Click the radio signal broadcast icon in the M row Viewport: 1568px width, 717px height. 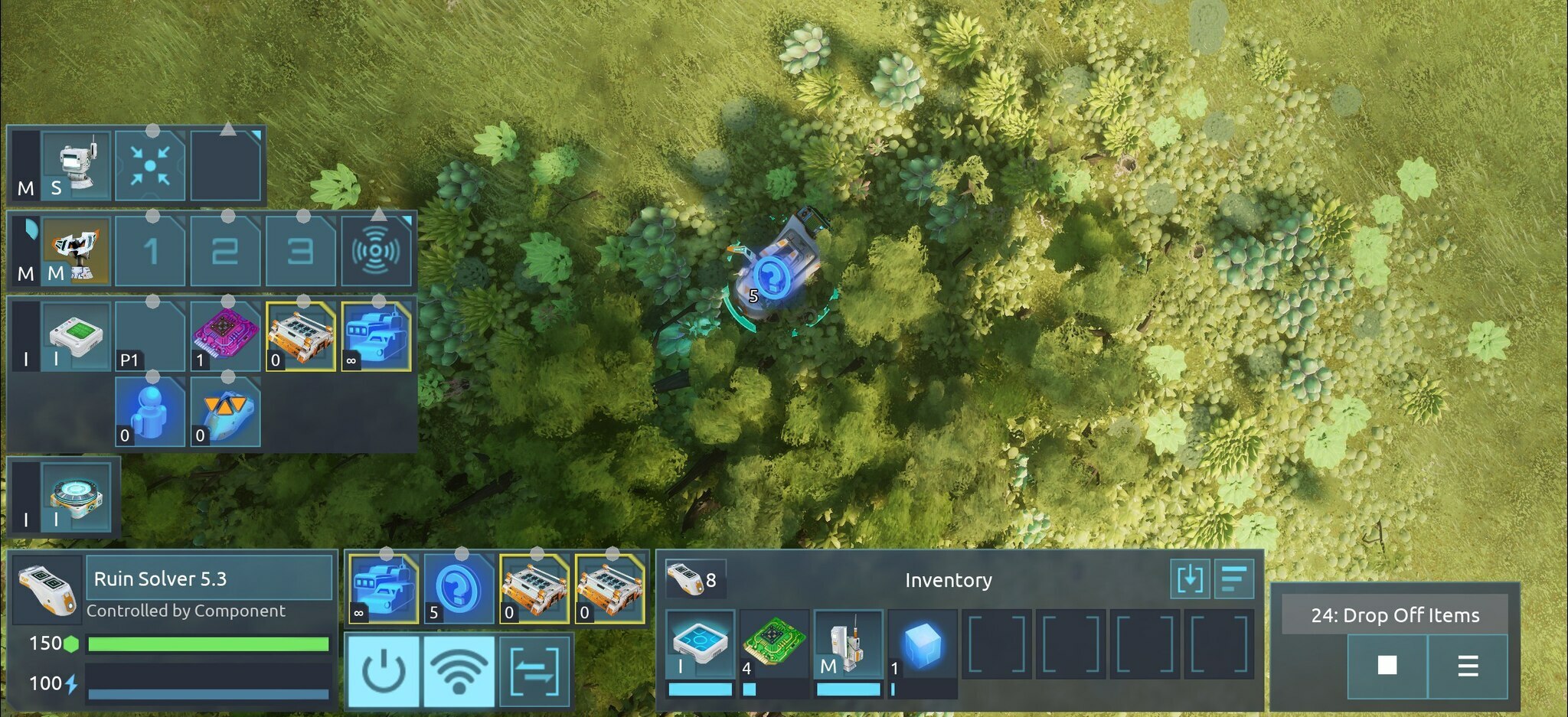point(378,252)
